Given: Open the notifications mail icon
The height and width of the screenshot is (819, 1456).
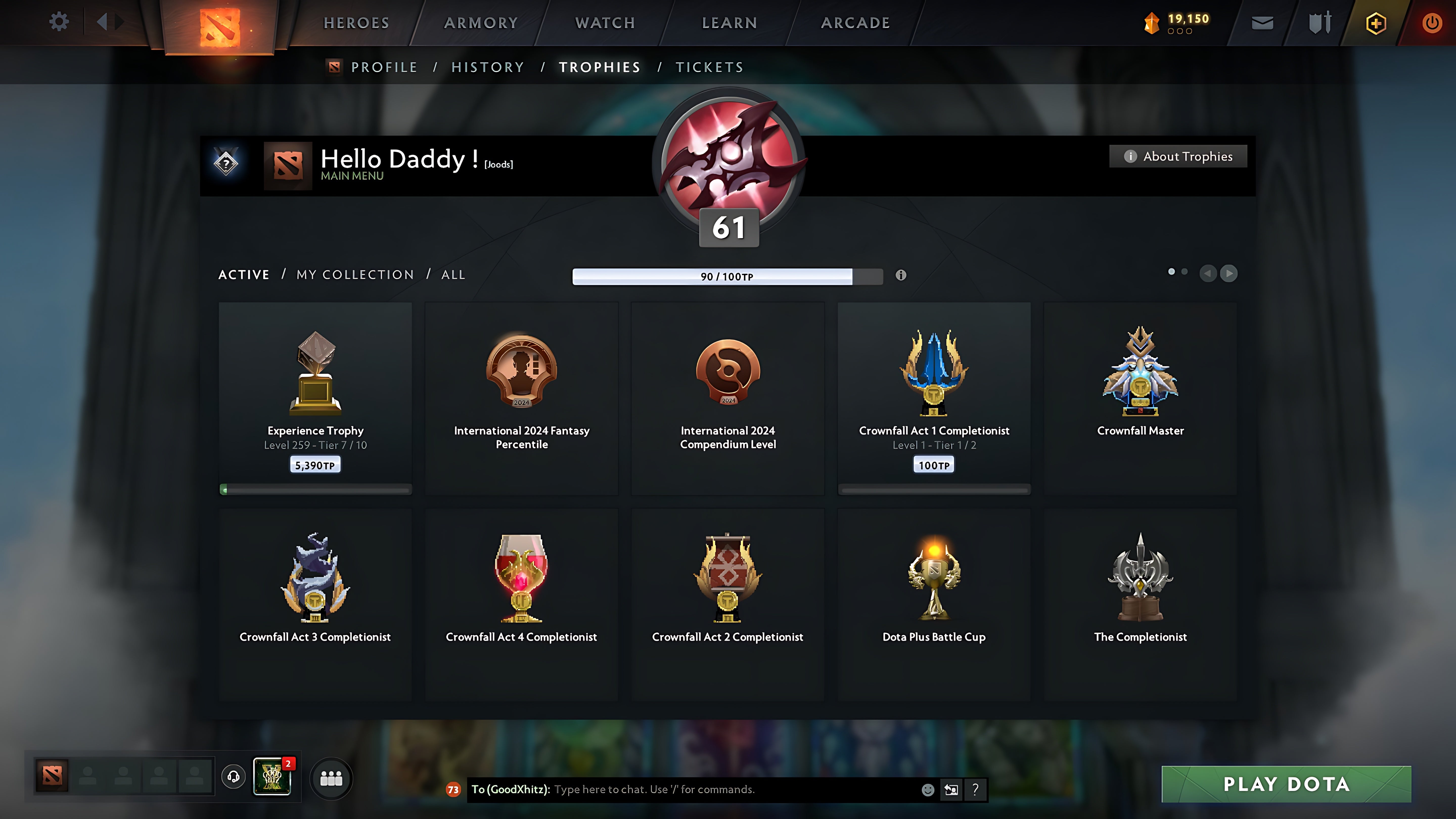Looking at the screenshot, I should [1262, 22].
